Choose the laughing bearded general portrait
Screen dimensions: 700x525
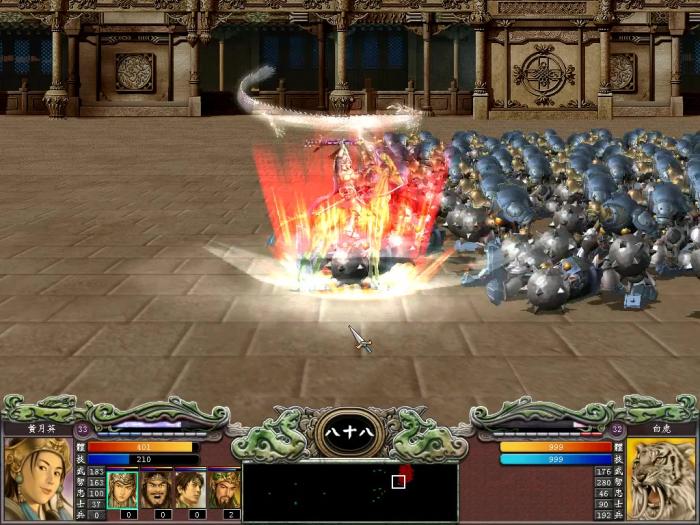[x=156, y=489]
